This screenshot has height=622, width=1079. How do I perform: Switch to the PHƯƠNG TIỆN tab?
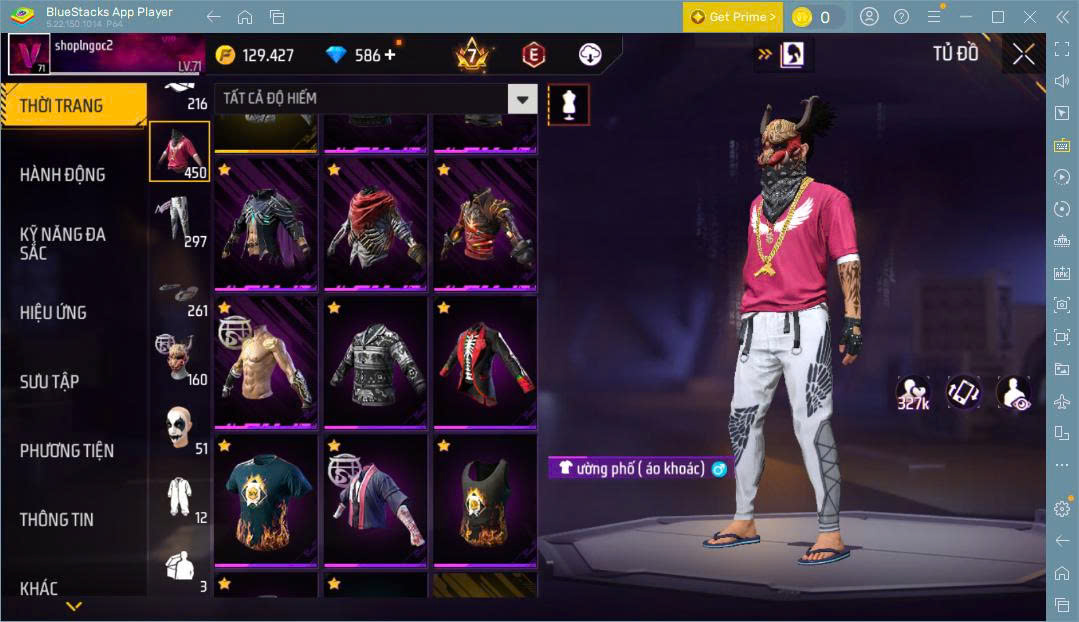tap(67, 450)
